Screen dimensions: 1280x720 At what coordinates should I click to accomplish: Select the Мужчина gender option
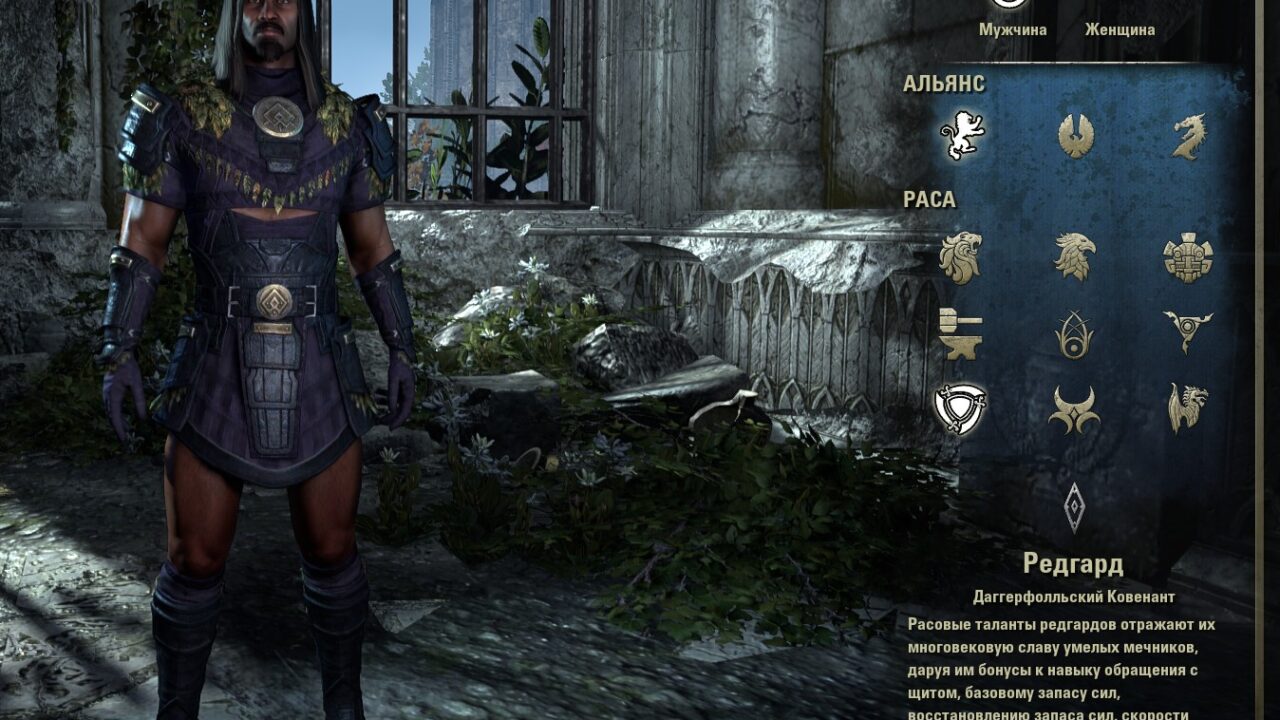click(1012, 29)
